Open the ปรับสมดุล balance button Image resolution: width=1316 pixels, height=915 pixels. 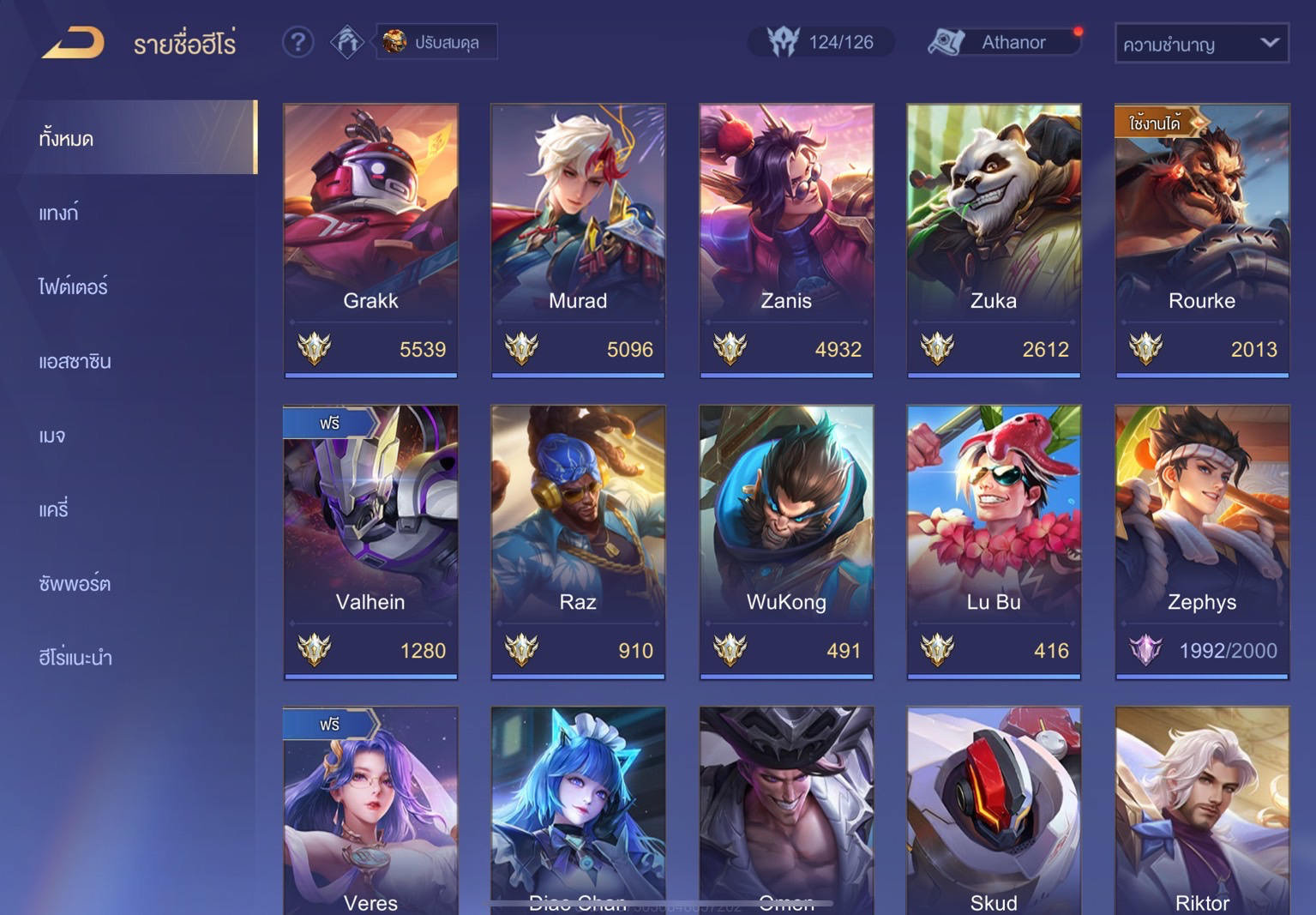coord(436,42)
